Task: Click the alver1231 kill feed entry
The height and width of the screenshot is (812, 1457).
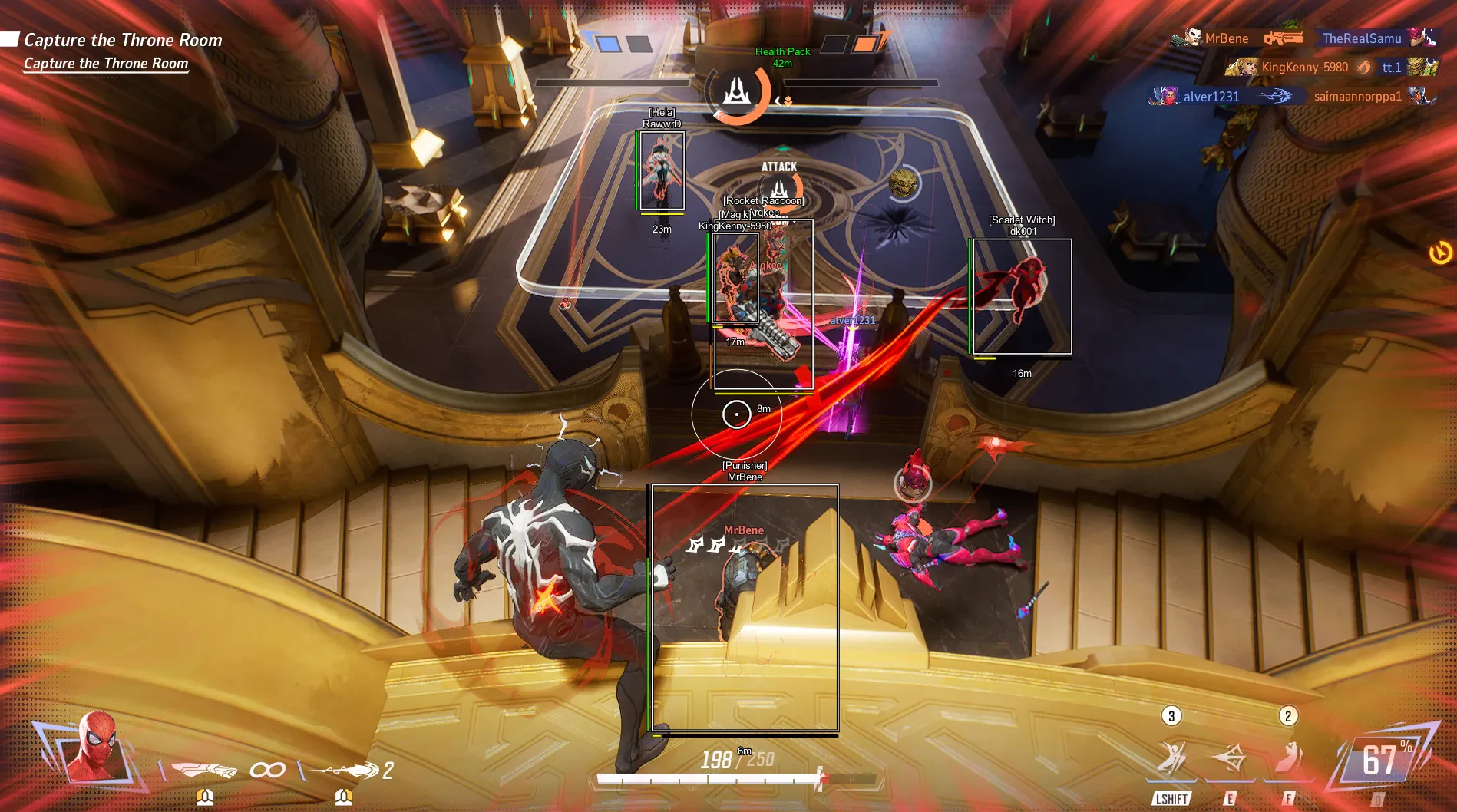Action: 1211,97
